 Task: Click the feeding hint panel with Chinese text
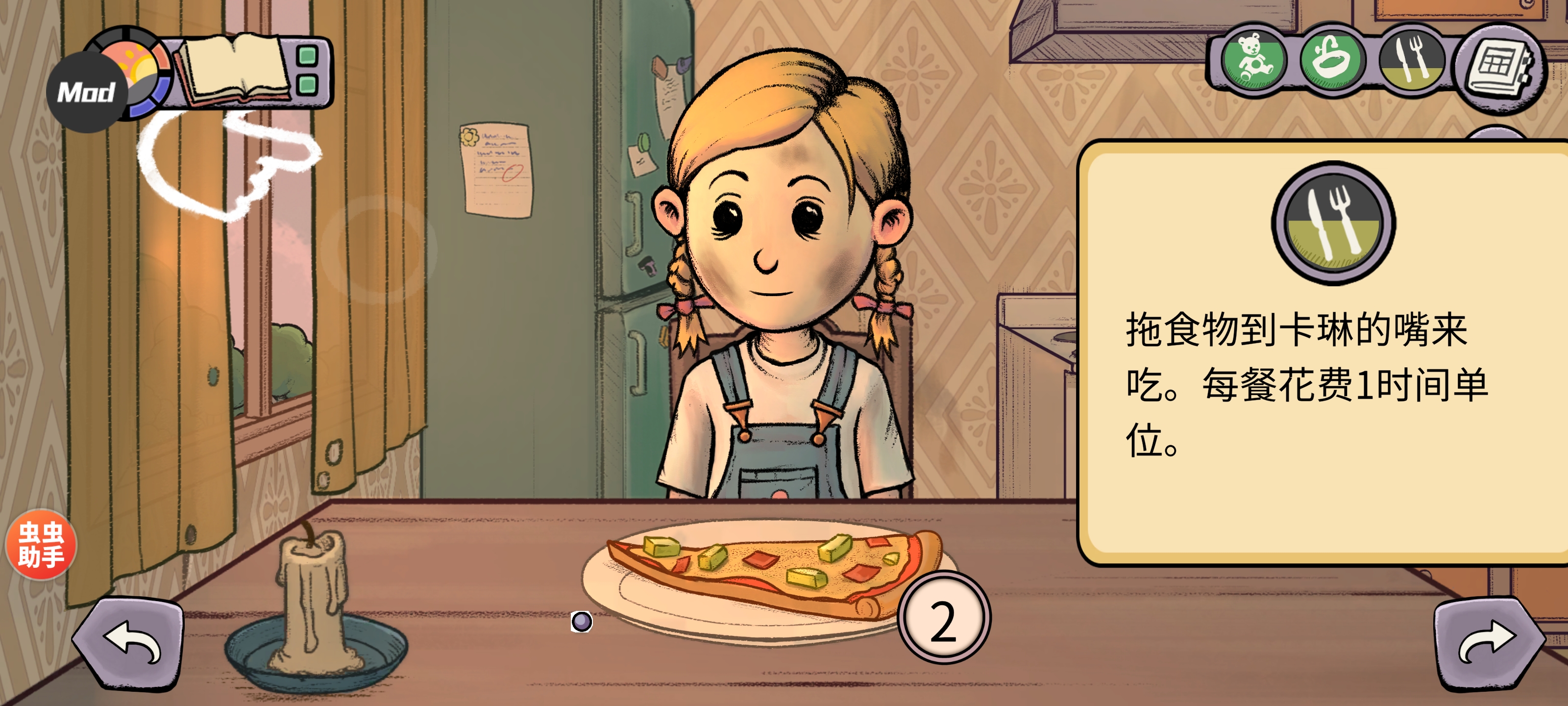1321,353
